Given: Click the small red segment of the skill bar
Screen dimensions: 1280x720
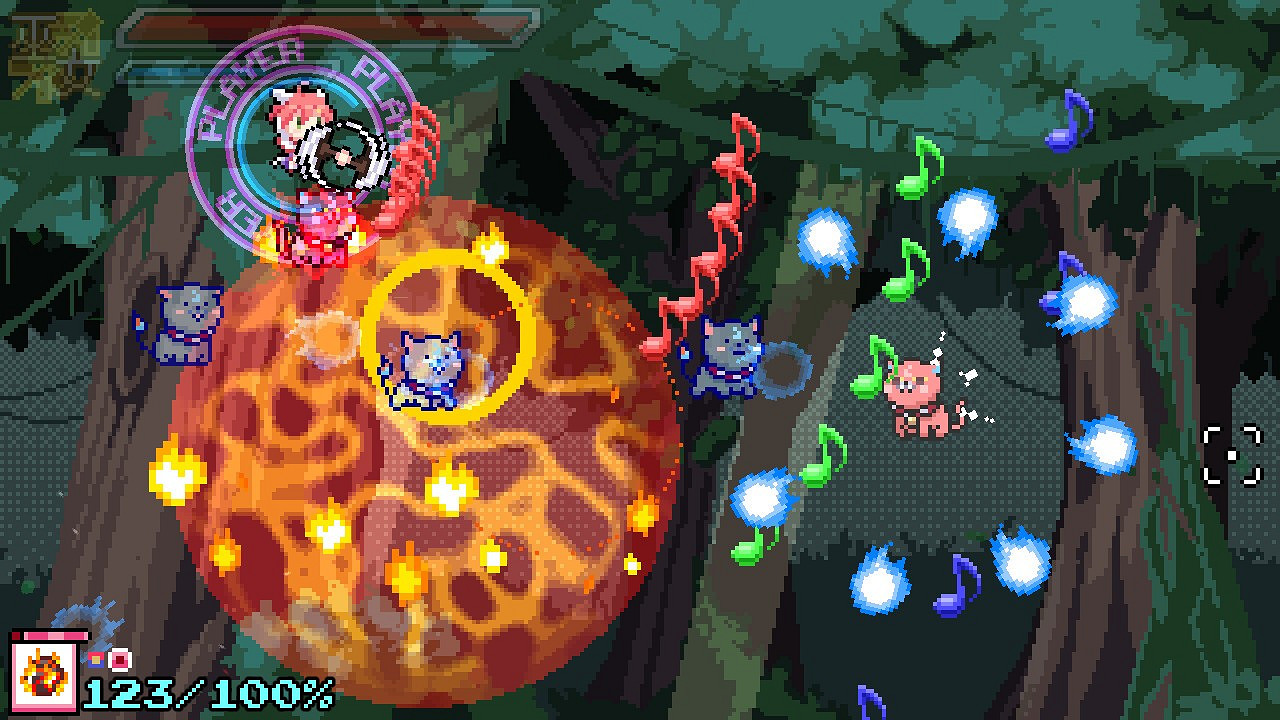Looking at the screenshot, I should pos(15,635).
